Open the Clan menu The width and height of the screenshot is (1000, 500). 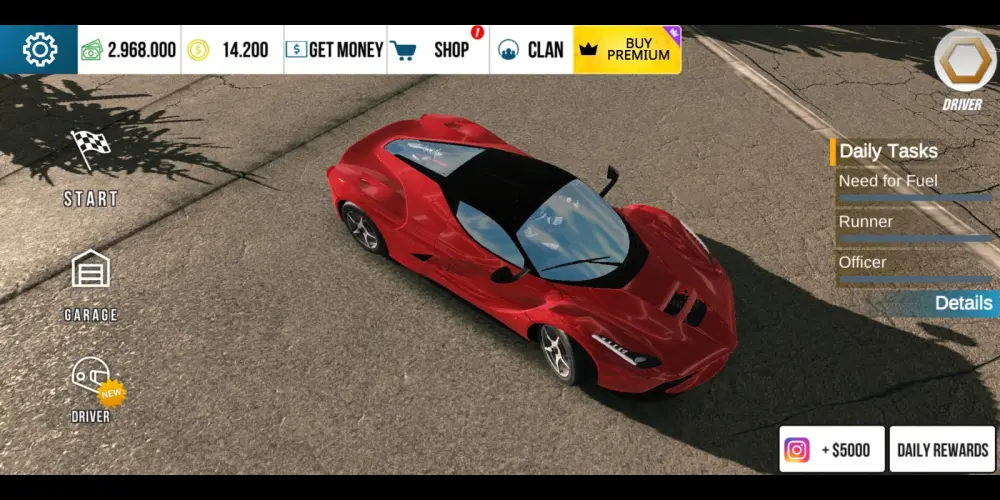coord(531,49)
